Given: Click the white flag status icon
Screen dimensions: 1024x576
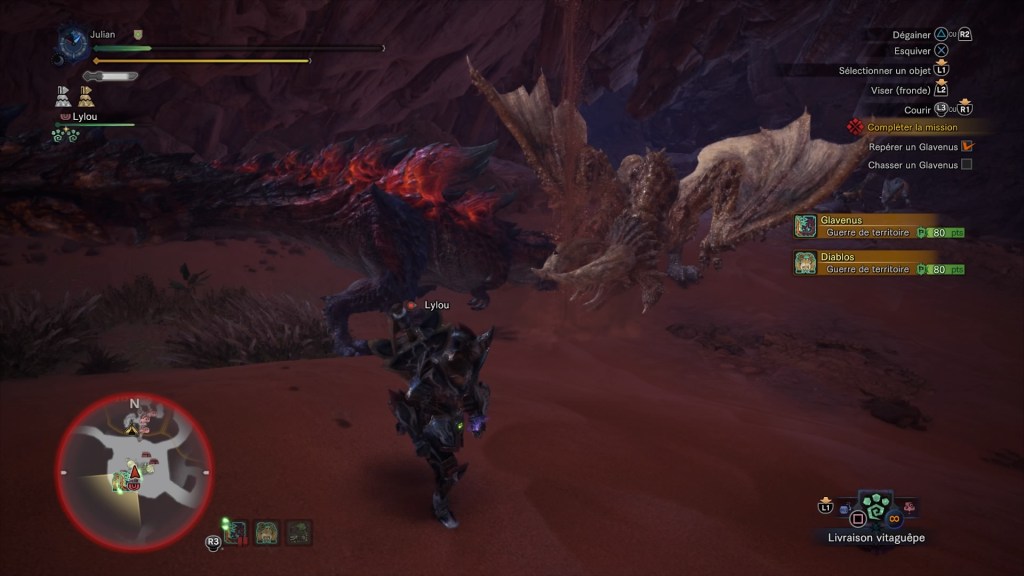Looking at the screenshot, I should [63, 96].
